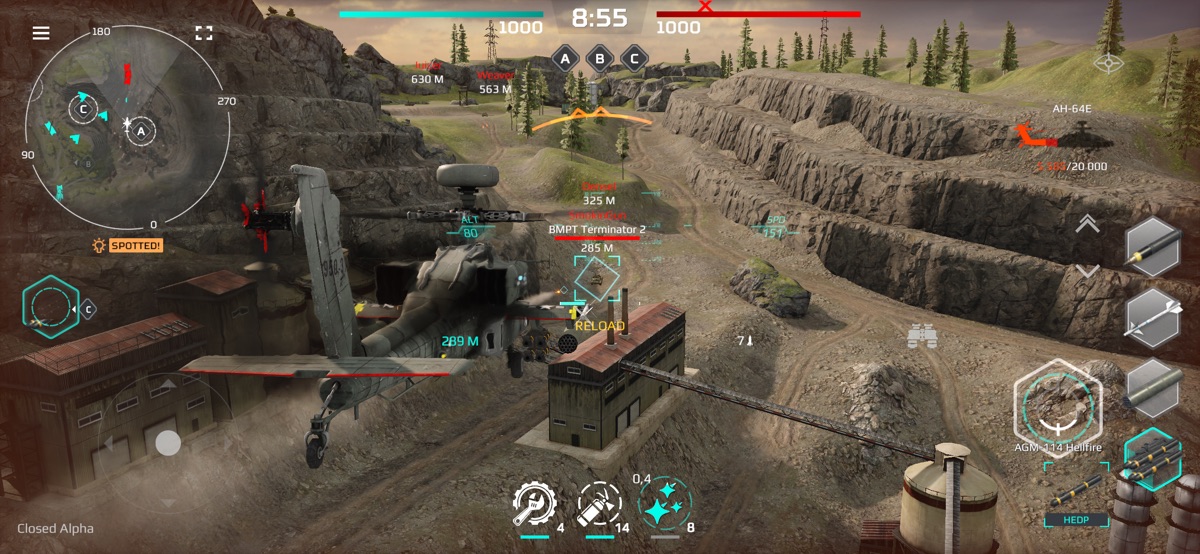Open the hamburger menu

[41, 33]
